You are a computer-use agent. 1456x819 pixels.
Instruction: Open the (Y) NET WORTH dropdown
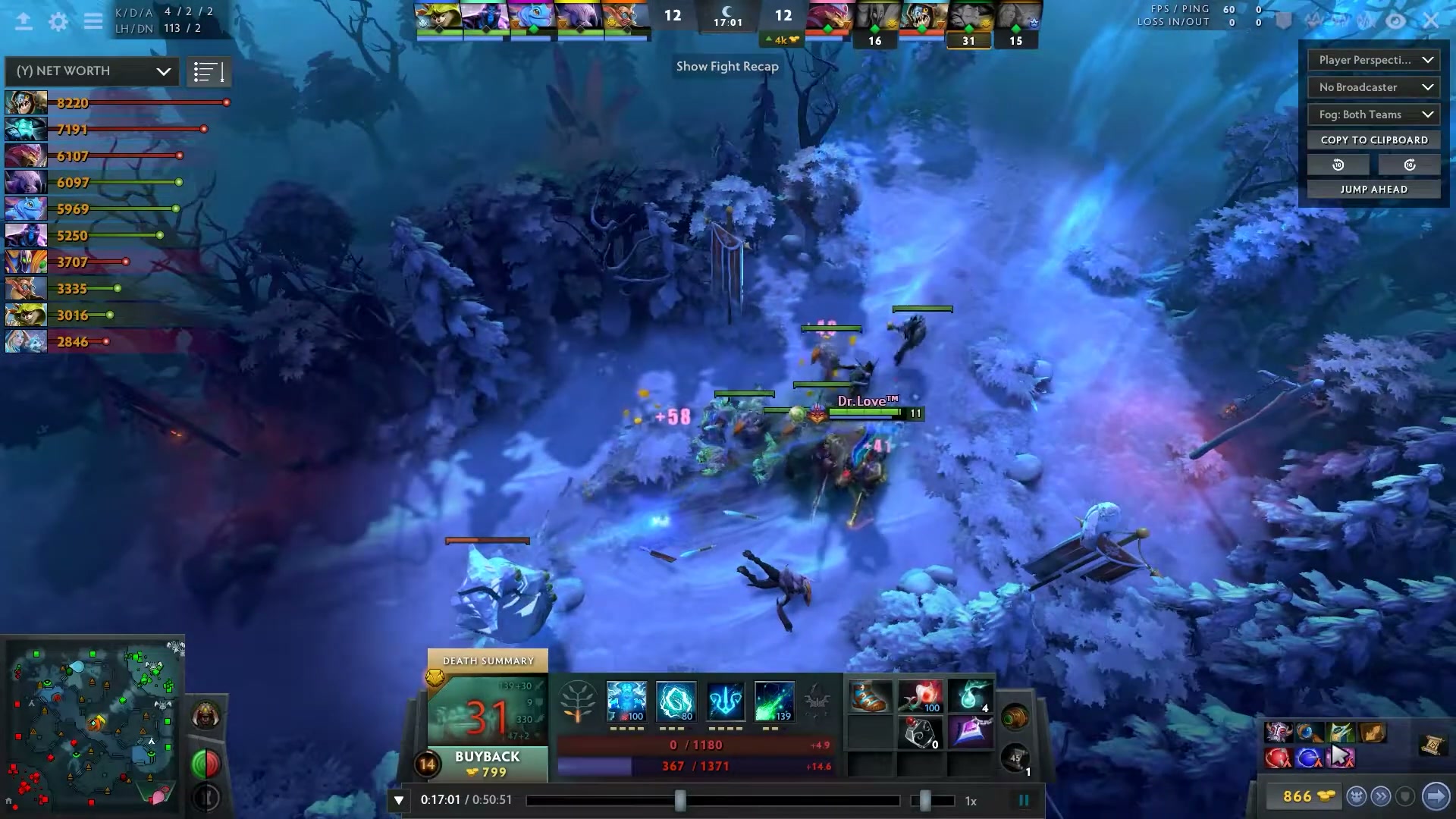(91, 71)
